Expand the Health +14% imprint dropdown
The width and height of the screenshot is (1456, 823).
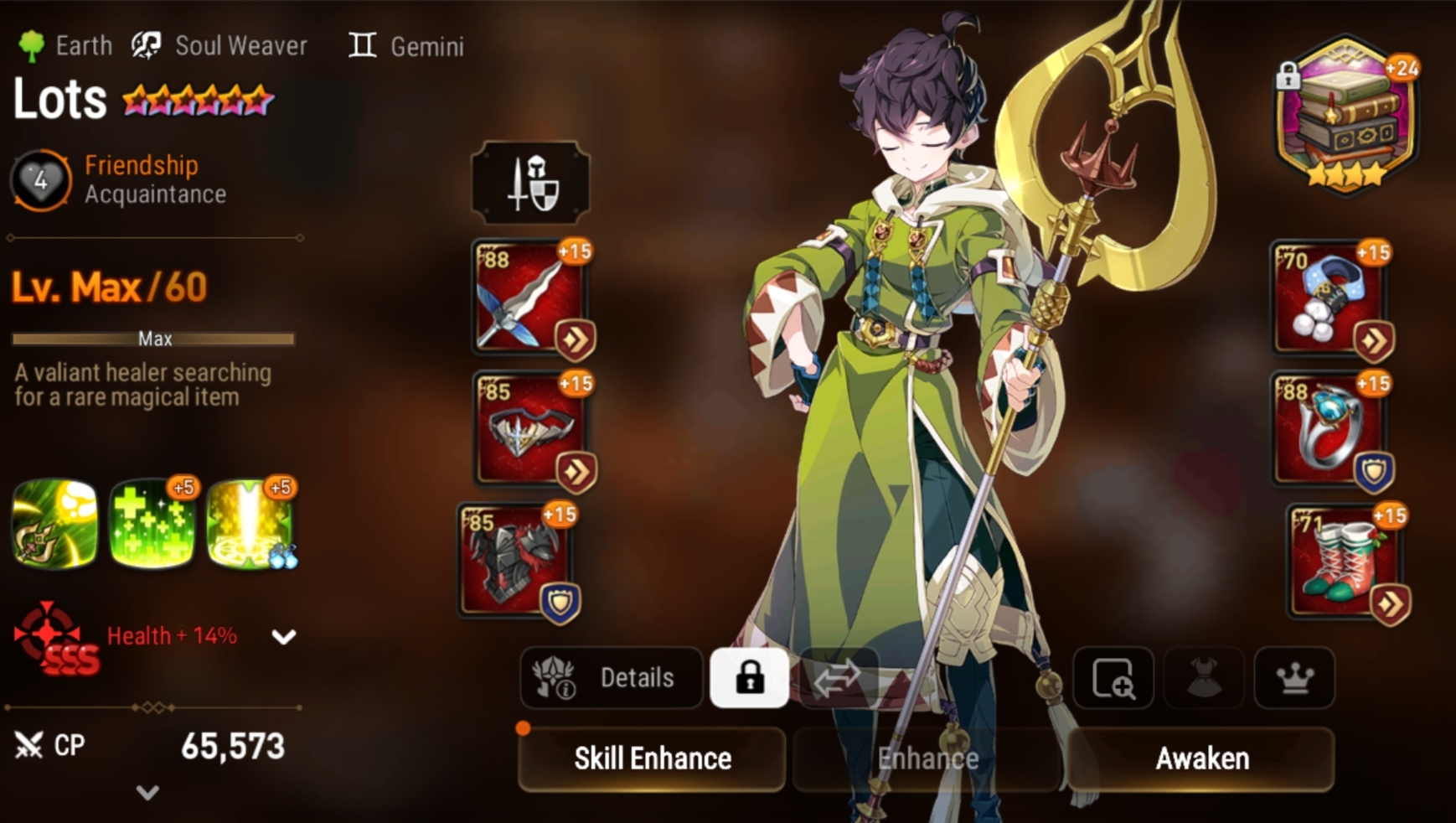pos(284,637)
